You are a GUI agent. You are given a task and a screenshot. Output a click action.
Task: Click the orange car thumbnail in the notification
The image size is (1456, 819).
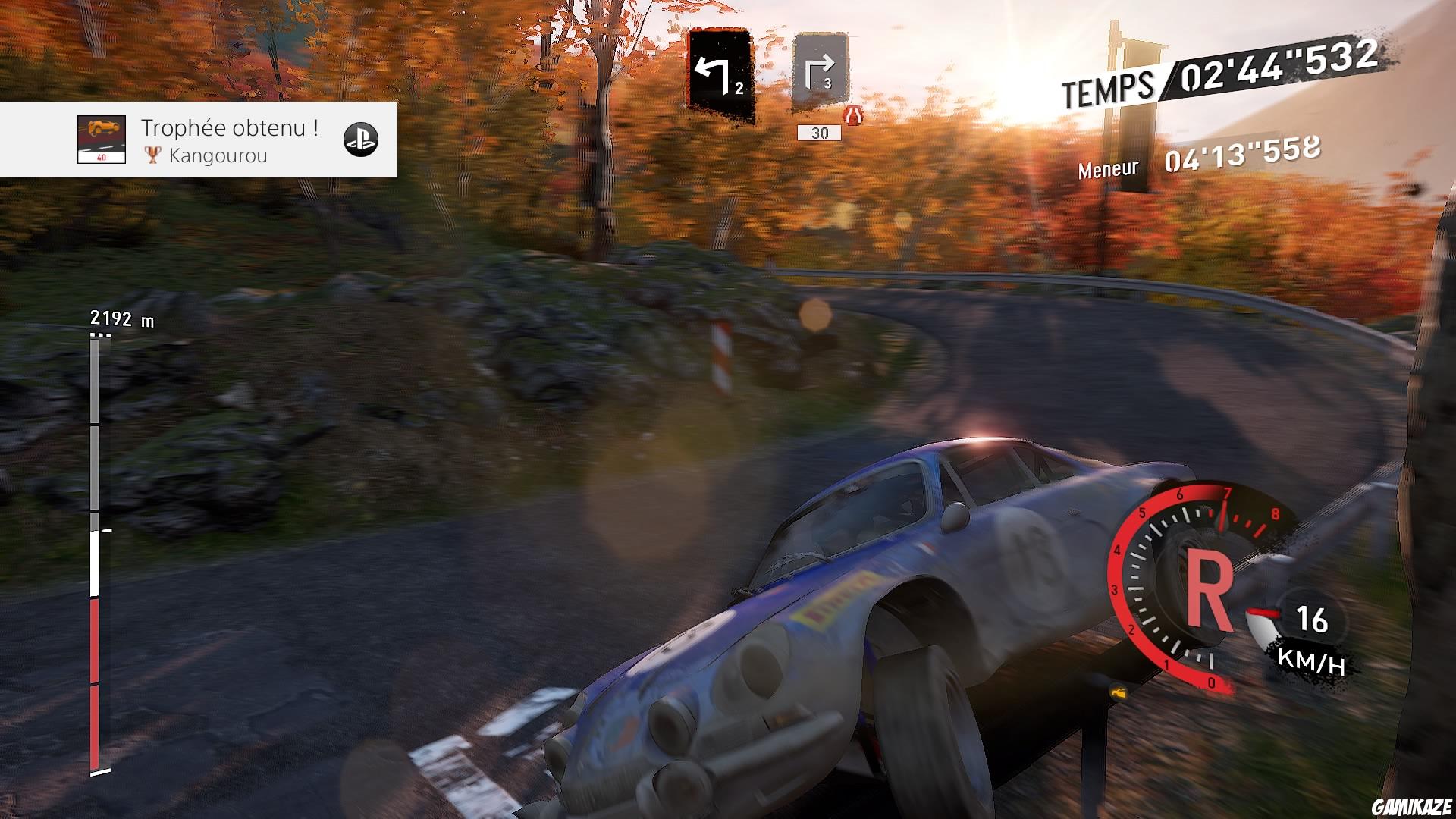pyautogui.click(x=101, y=137)
